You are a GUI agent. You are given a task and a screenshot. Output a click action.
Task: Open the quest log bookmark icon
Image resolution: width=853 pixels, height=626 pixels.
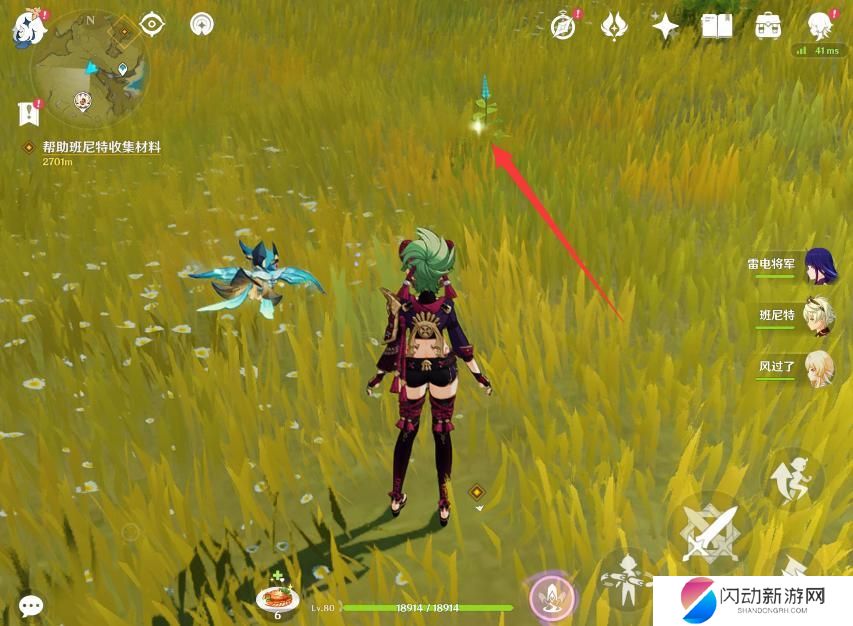(x=27, y=113)
